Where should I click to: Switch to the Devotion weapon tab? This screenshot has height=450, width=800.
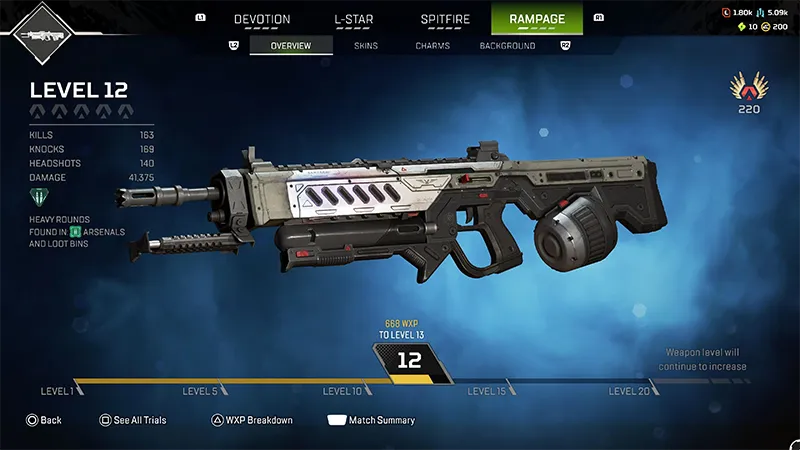click(262, 19)
